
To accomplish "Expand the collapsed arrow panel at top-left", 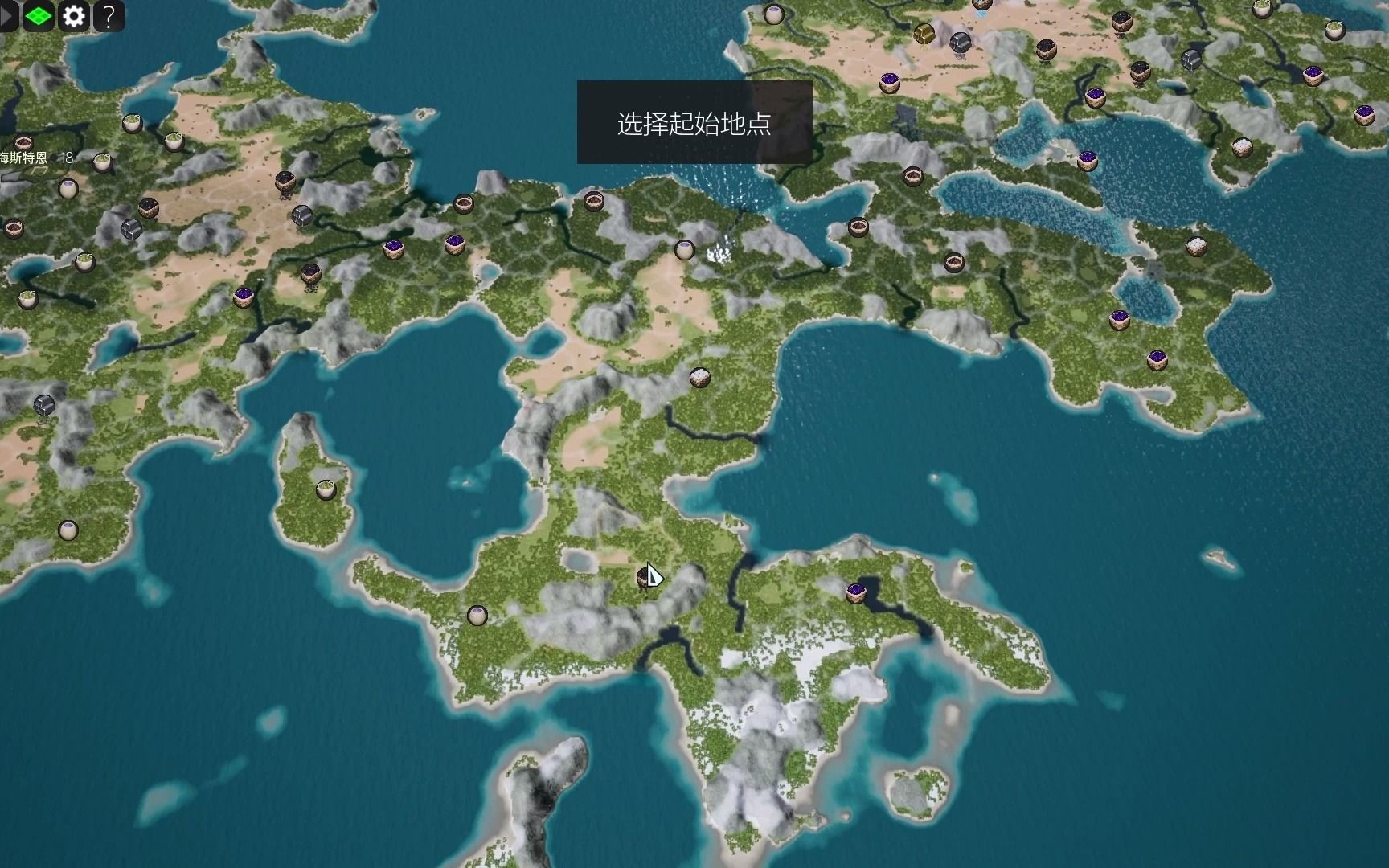I will (x=6, y=16).
